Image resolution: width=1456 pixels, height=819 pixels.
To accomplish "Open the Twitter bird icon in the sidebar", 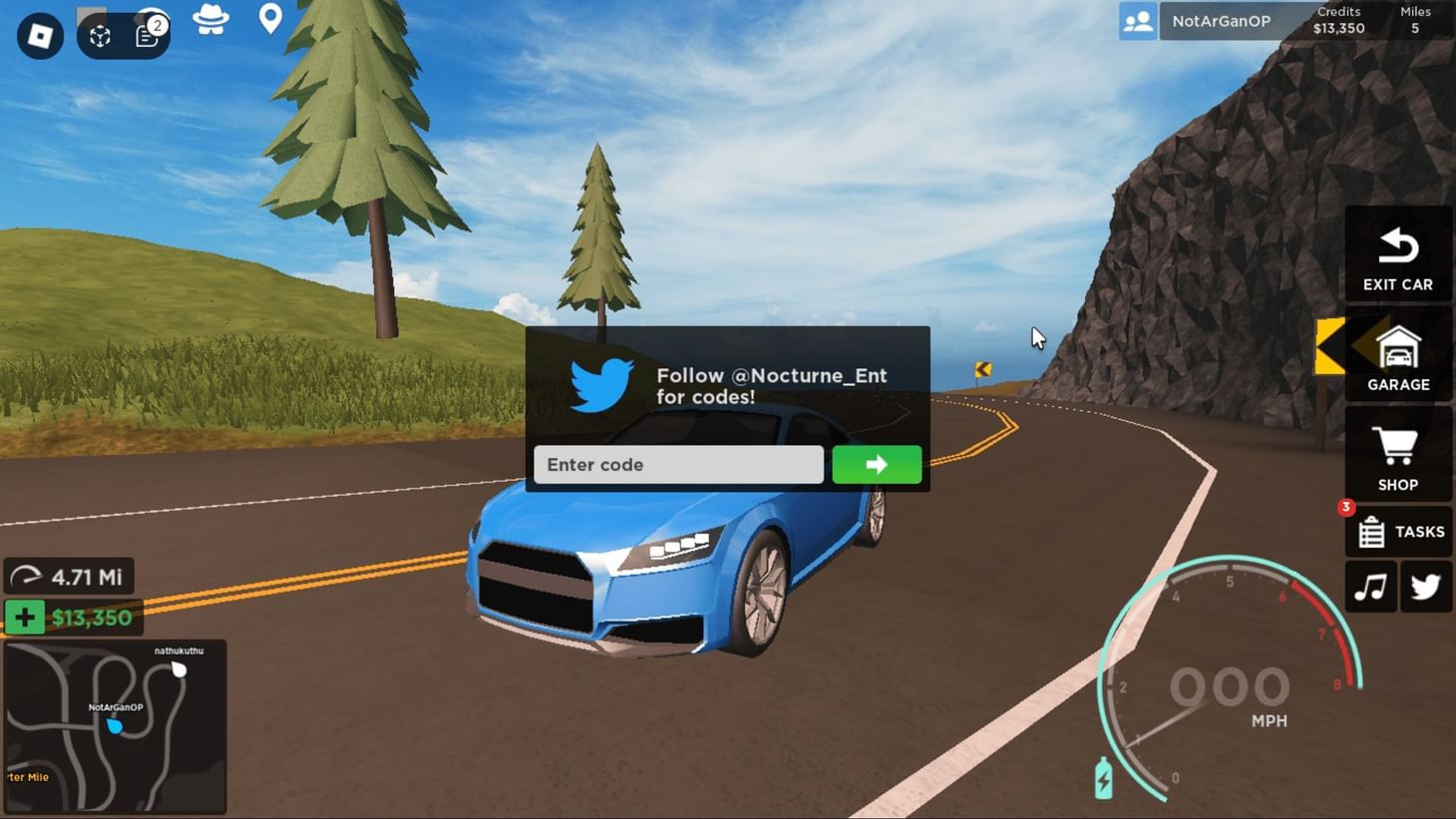I will [1425, 587].
